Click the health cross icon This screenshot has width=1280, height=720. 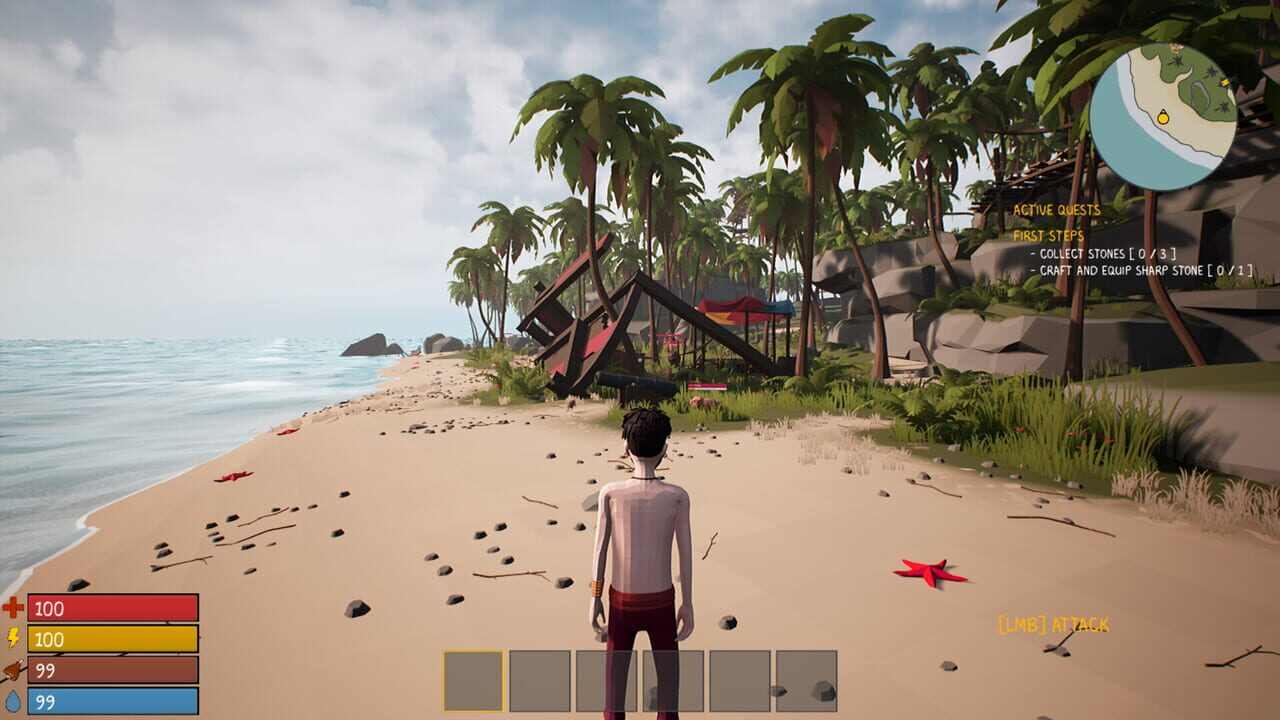pos(14,604)
